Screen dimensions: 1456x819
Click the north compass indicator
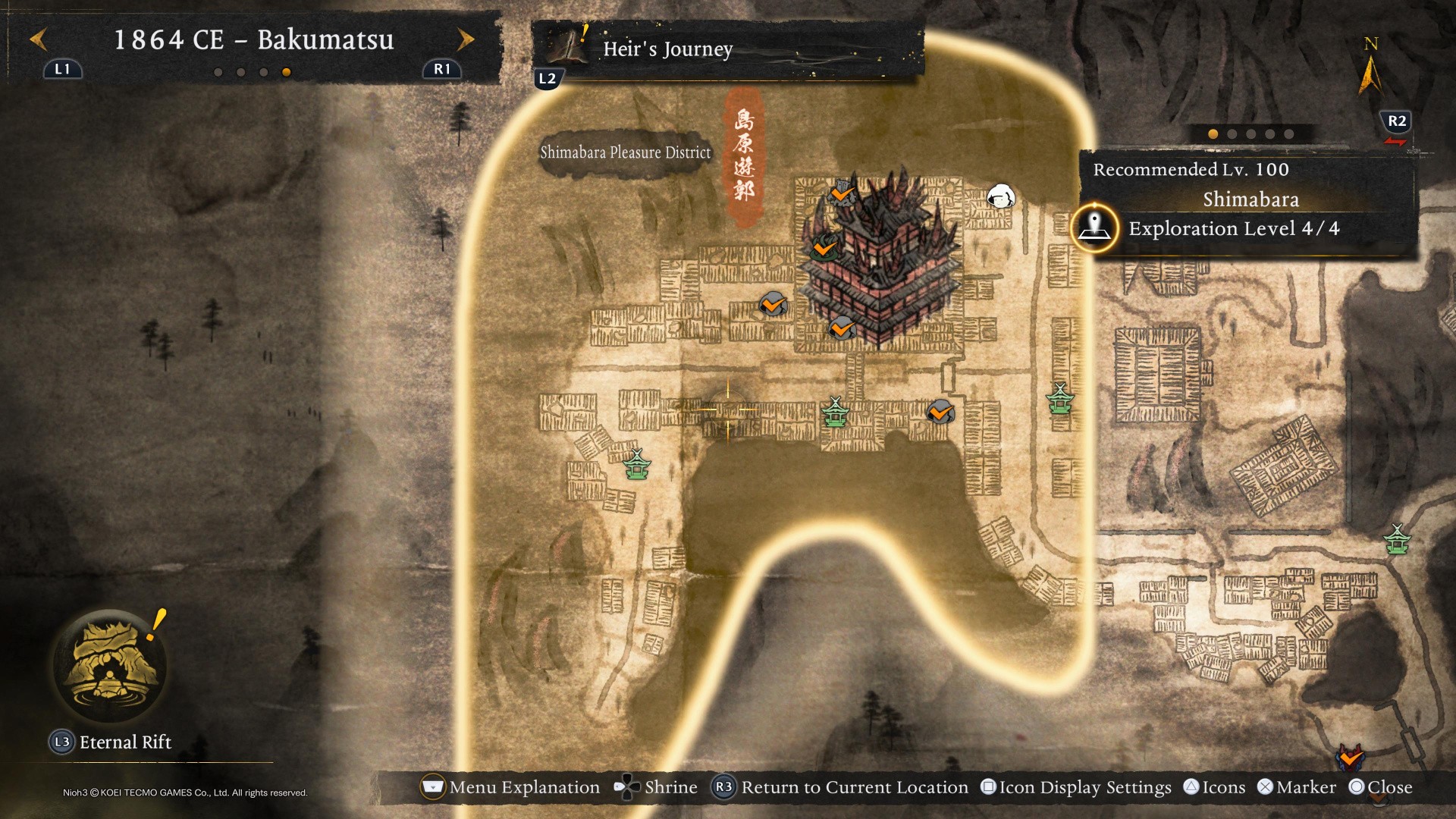[1370, 68]
